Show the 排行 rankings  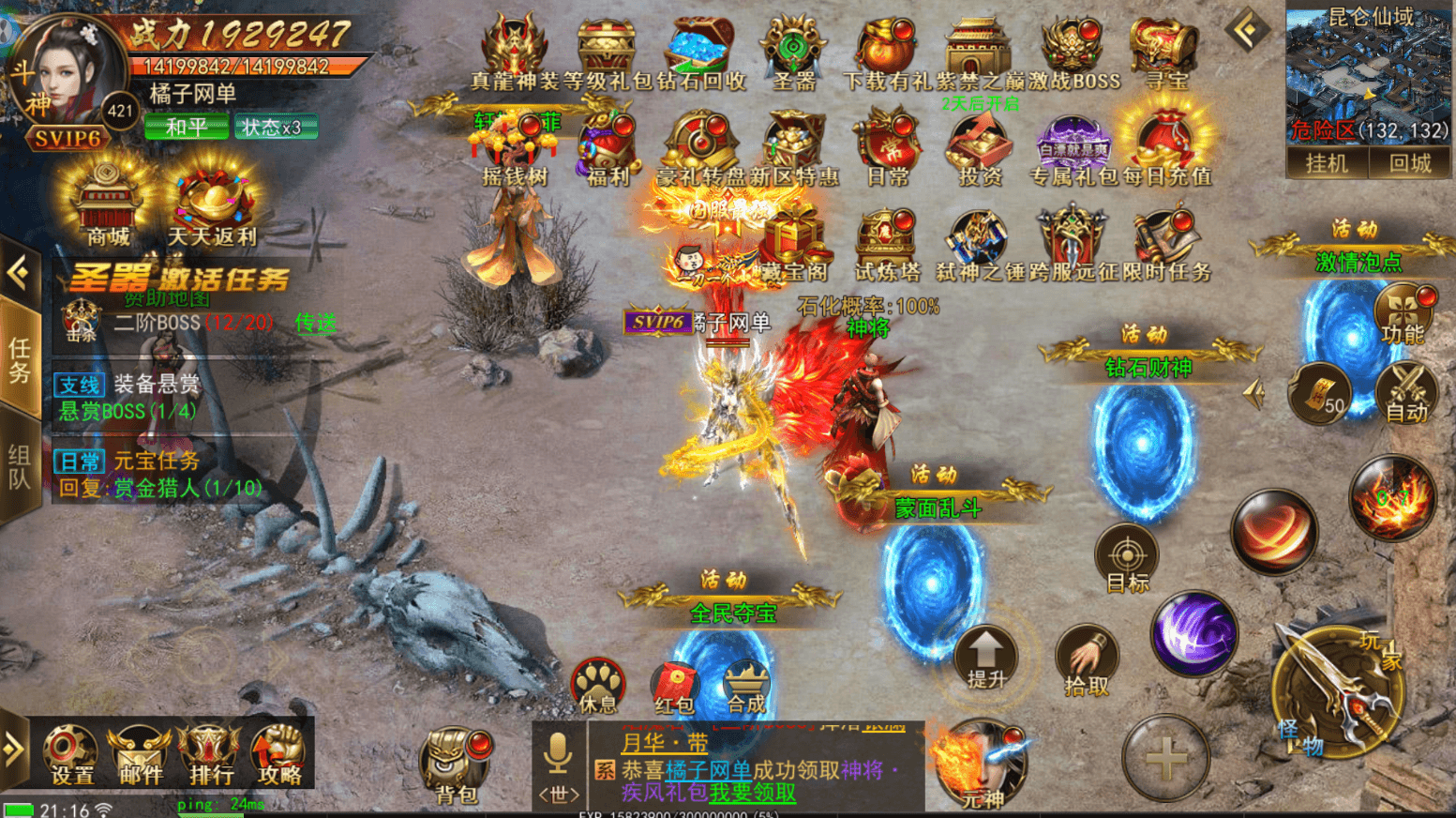tap(211, 753)
